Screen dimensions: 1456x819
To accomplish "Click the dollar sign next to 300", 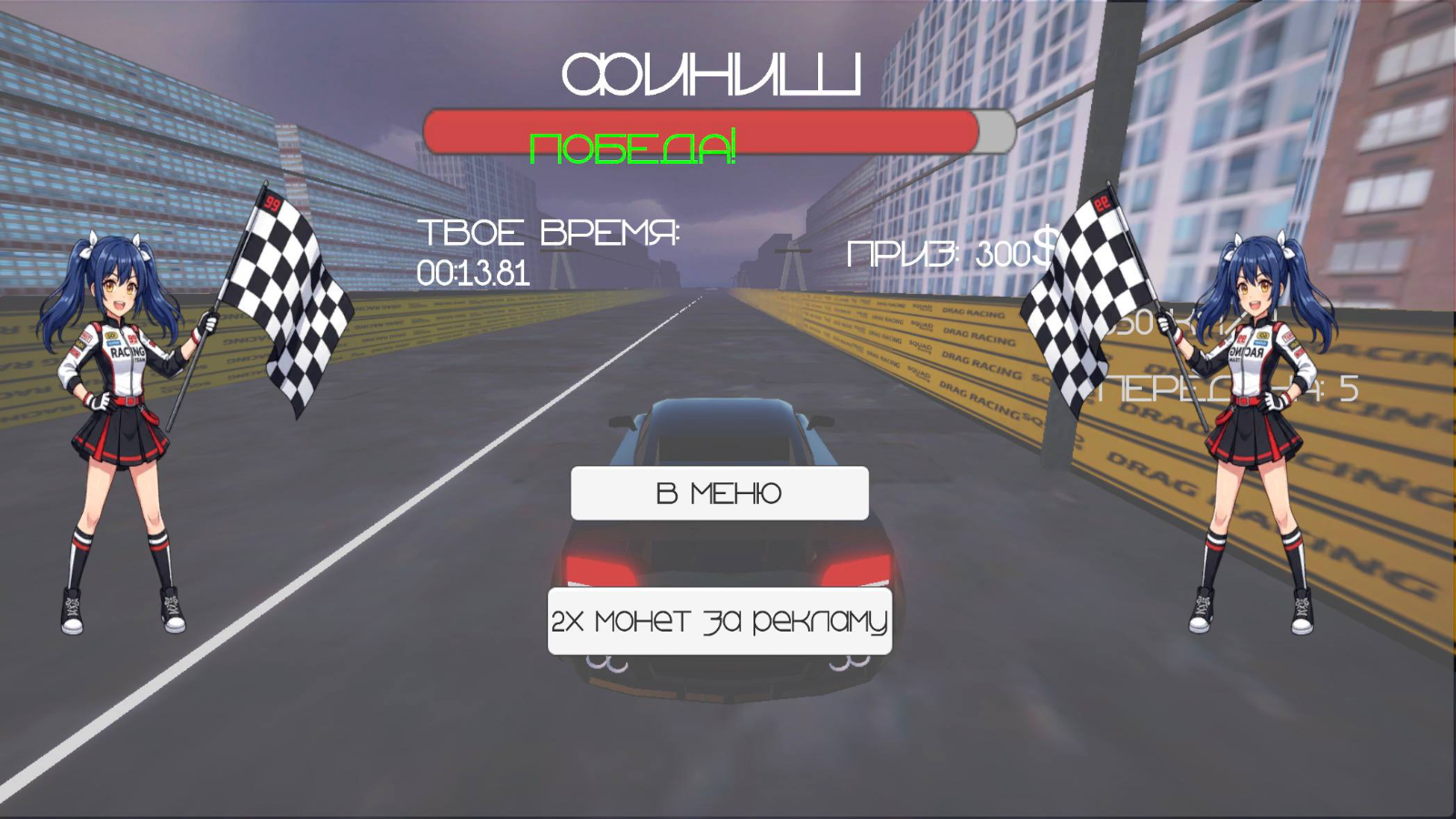I will [1045, 252].
